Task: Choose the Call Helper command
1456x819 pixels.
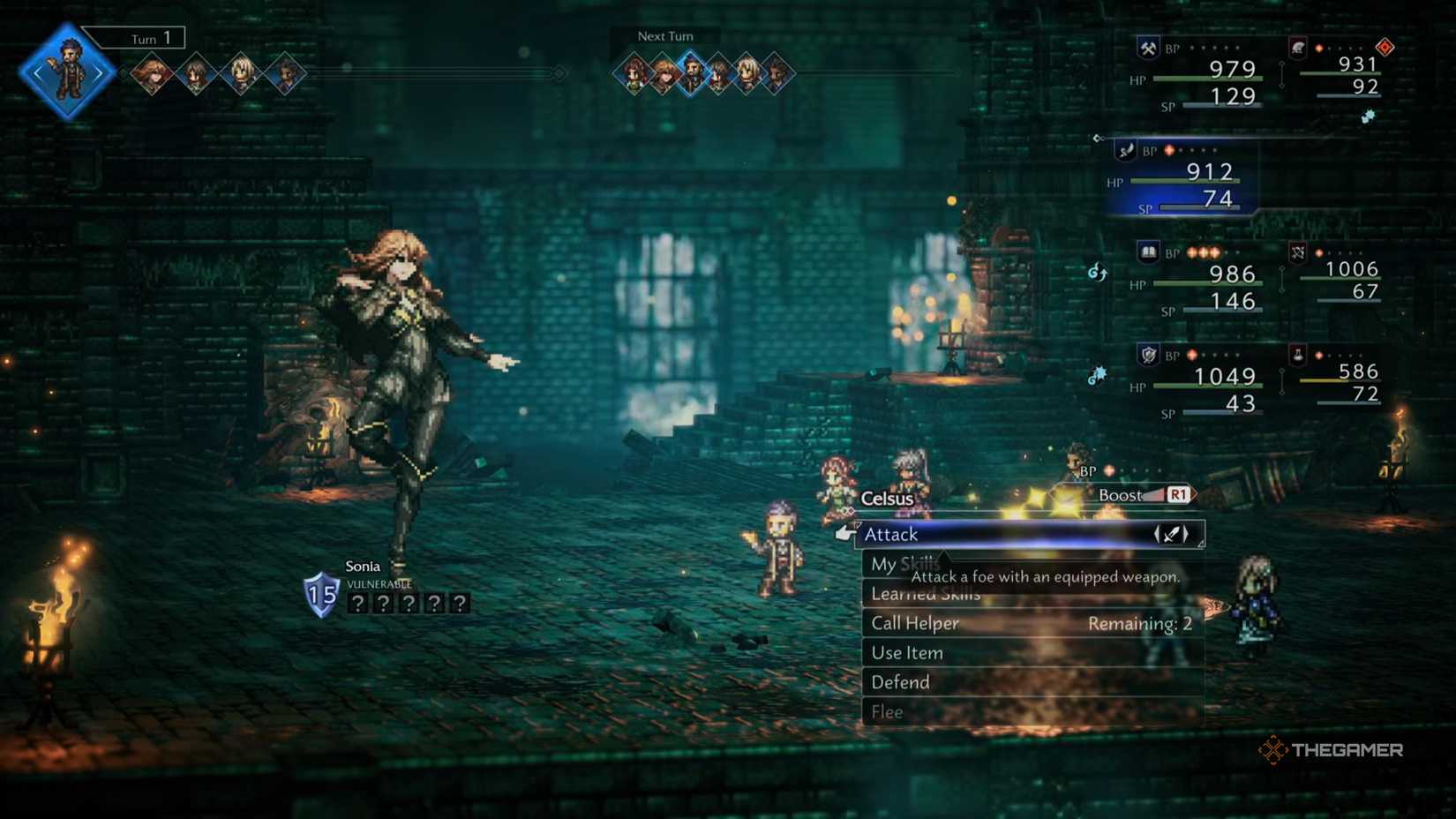Action: coord(914,623)
